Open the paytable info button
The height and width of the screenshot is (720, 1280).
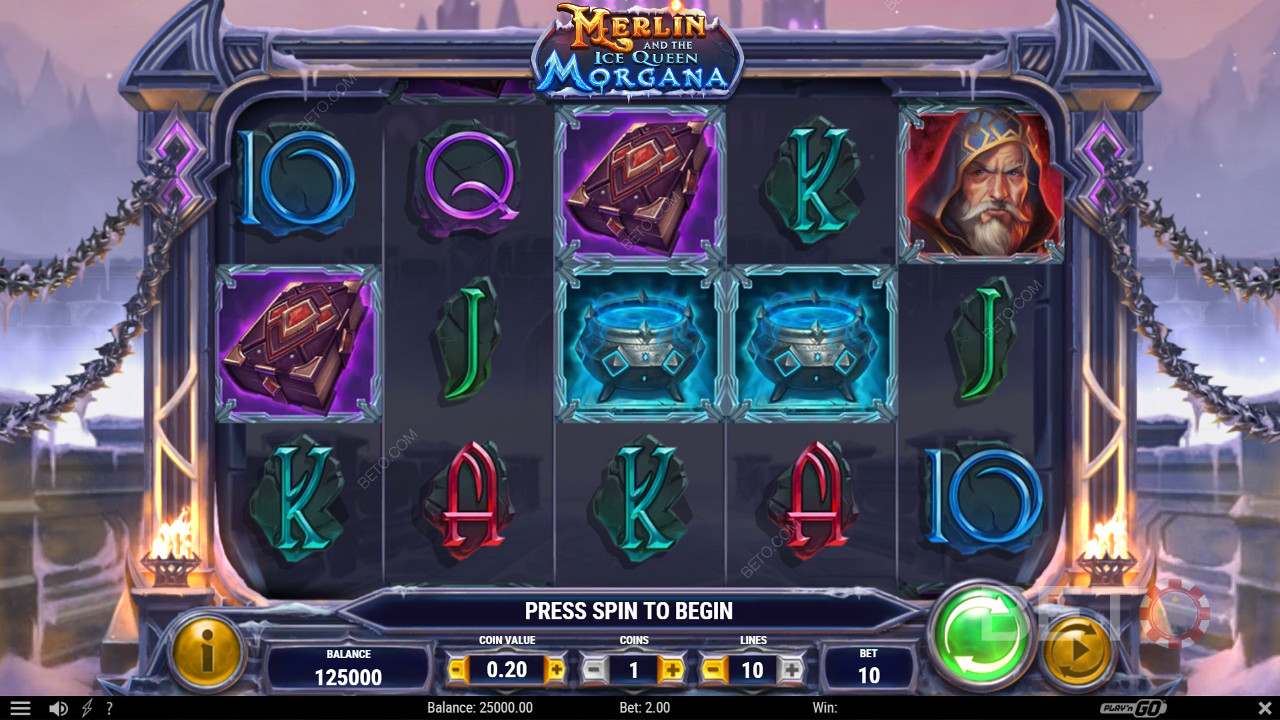pyautogui.click(x=208, y=652)
